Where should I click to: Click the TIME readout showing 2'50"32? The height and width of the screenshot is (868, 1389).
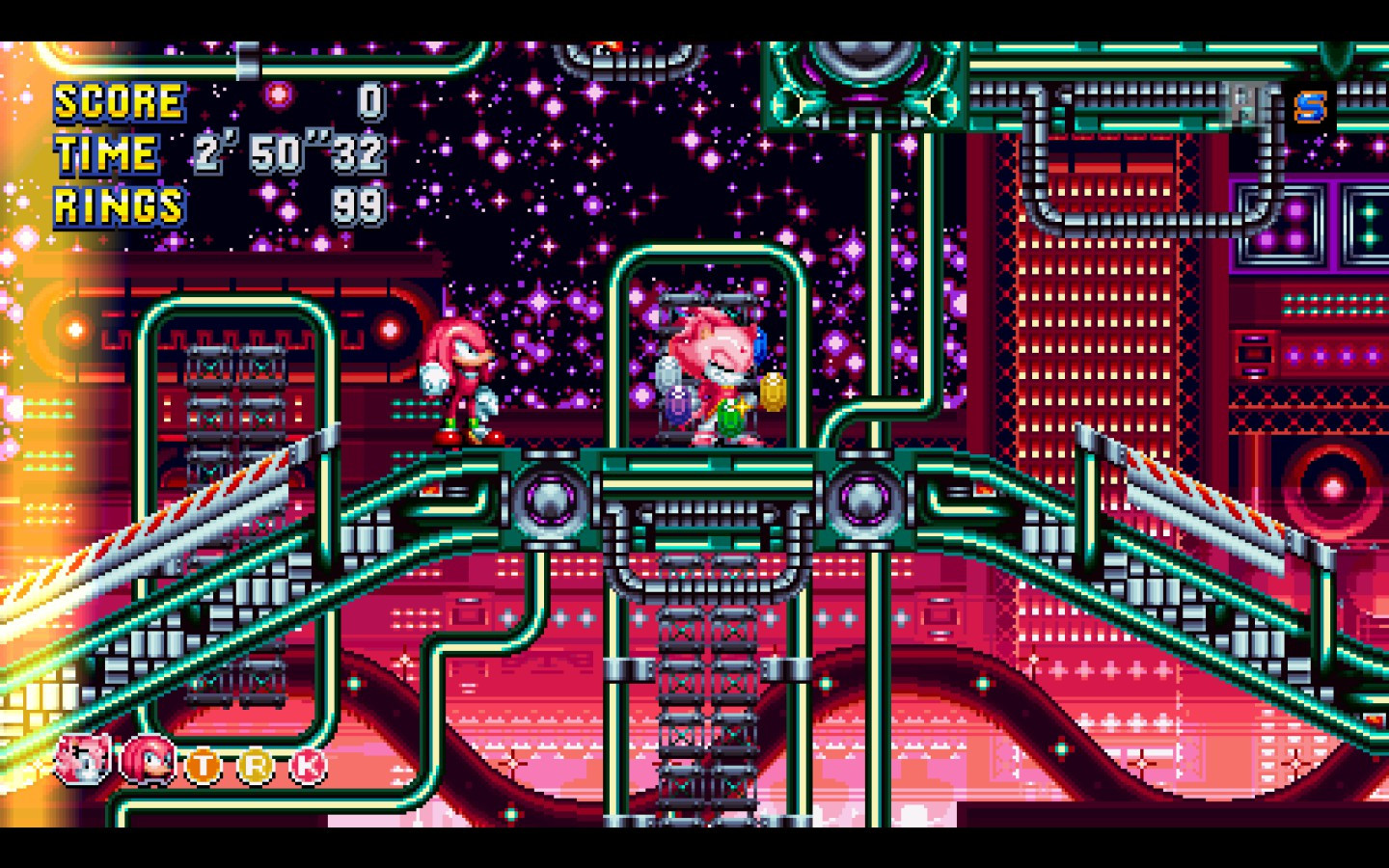click(x=289, y=153)
